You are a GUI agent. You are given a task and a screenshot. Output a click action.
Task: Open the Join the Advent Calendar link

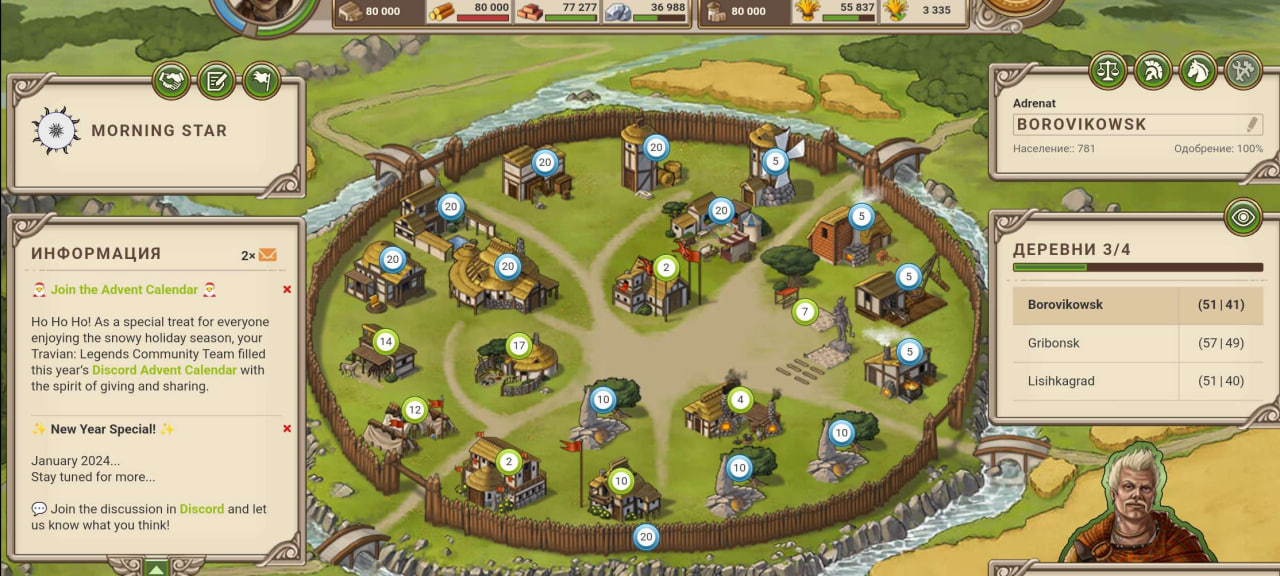[x=124, y=290]
